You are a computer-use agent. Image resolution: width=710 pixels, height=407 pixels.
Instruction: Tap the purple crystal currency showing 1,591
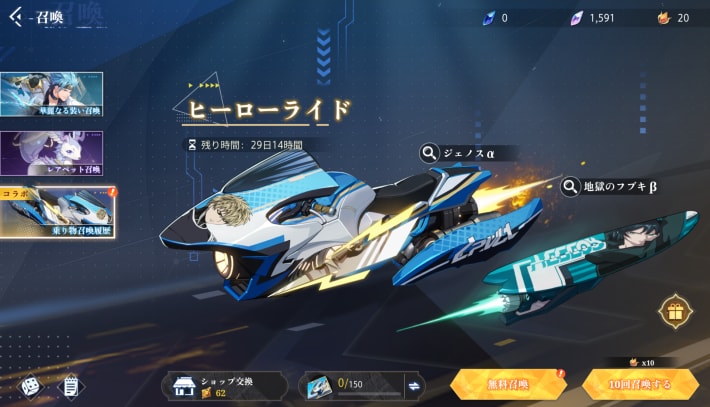click(591, 17)
